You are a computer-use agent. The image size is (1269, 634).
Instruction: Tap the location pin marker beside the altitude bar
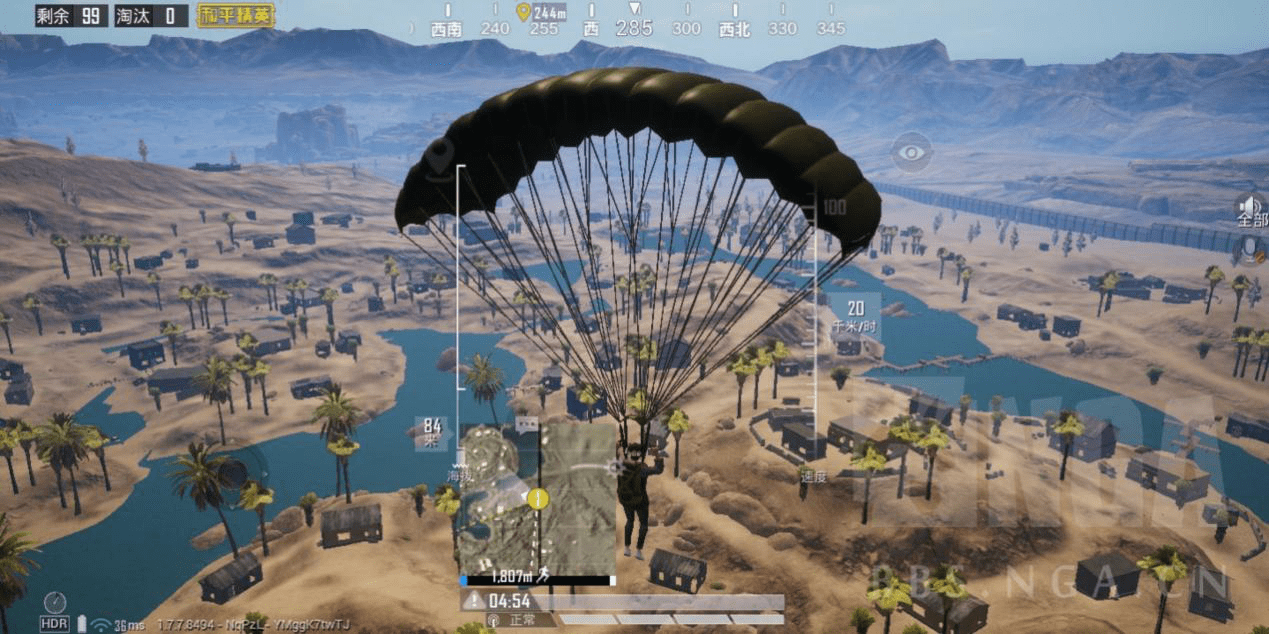click(x=439, y=156)
